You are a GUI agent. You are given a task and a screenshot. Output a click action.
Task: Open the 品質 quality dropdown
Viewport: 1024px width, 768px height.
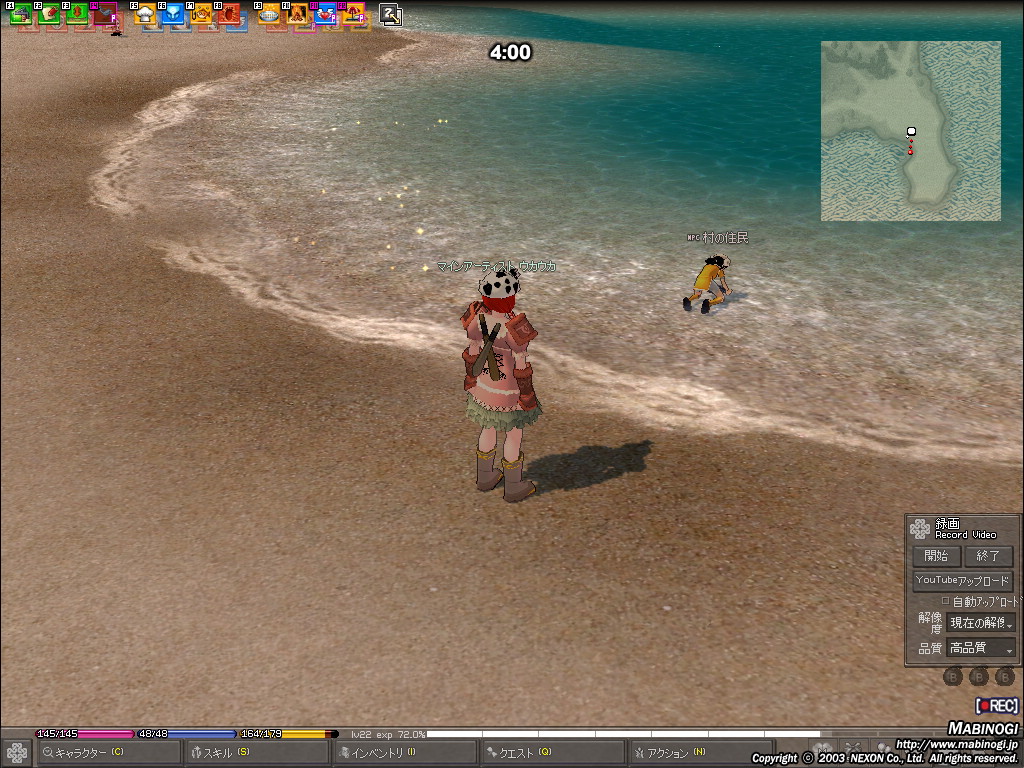point(981,648)
